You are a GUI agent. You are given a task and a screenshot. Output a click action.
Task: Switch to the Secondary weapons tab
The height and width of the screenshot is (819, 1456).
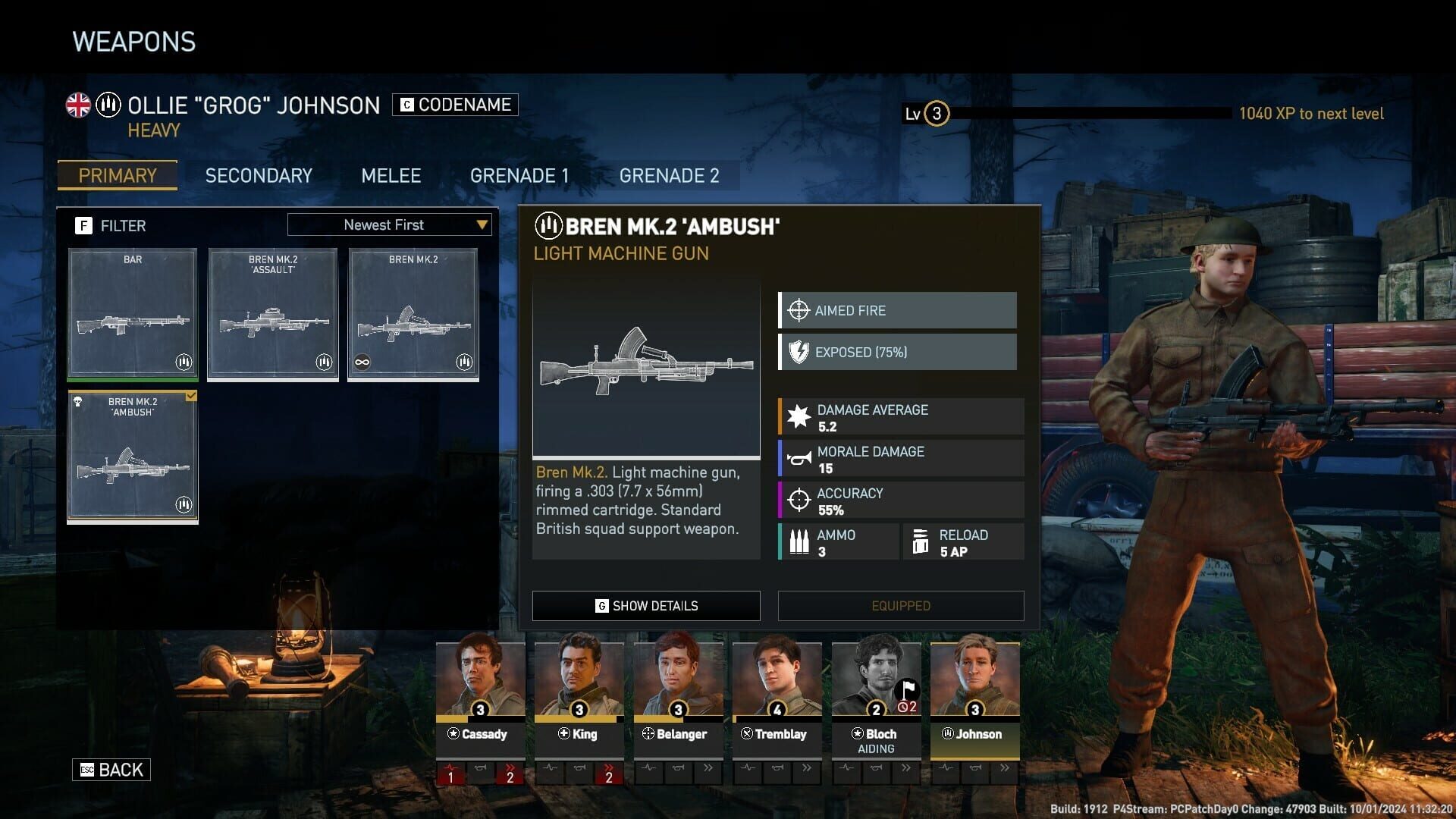pos(258,175)
